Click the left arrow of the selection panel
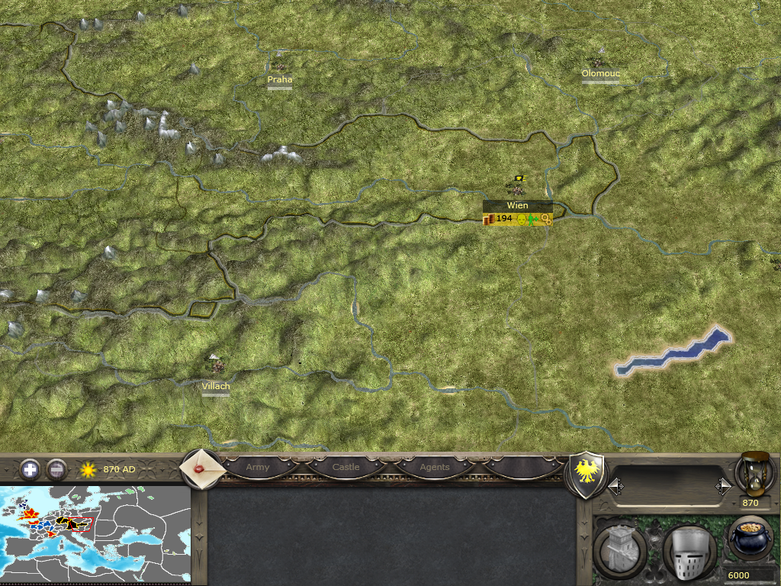This screenshot has width=781, height=586. click(617, 485)
